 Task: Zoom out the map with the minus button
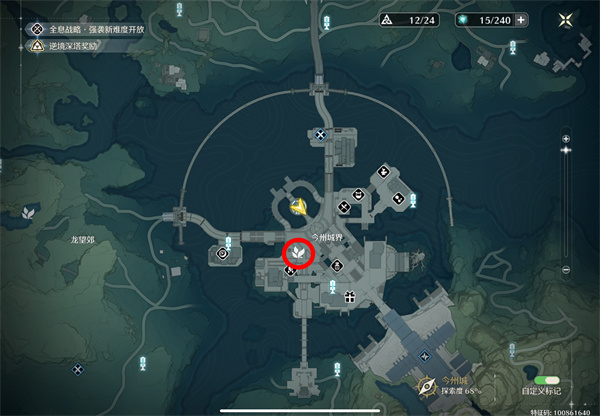565,269
